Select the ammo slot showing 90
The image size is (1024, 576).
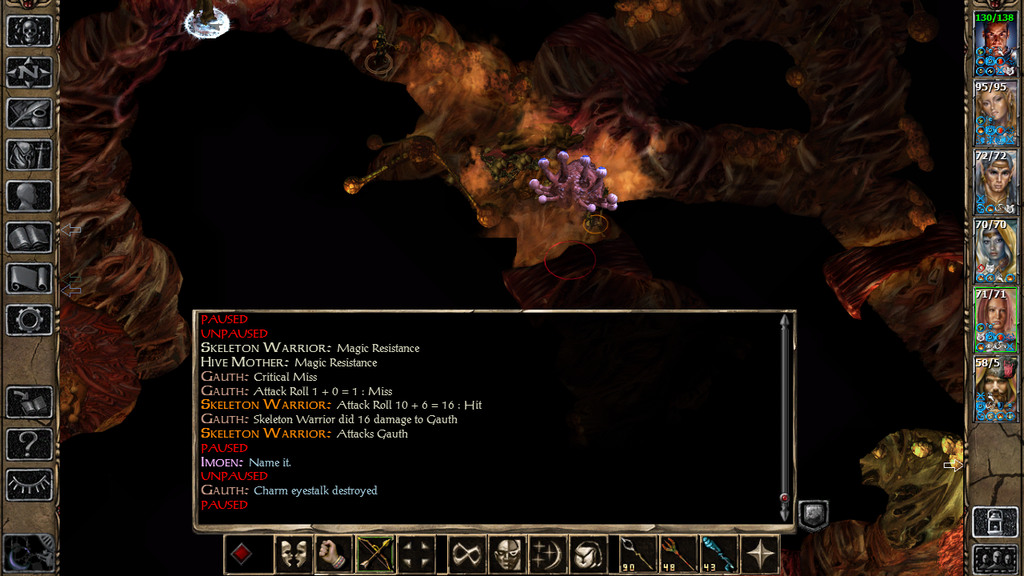636,555
